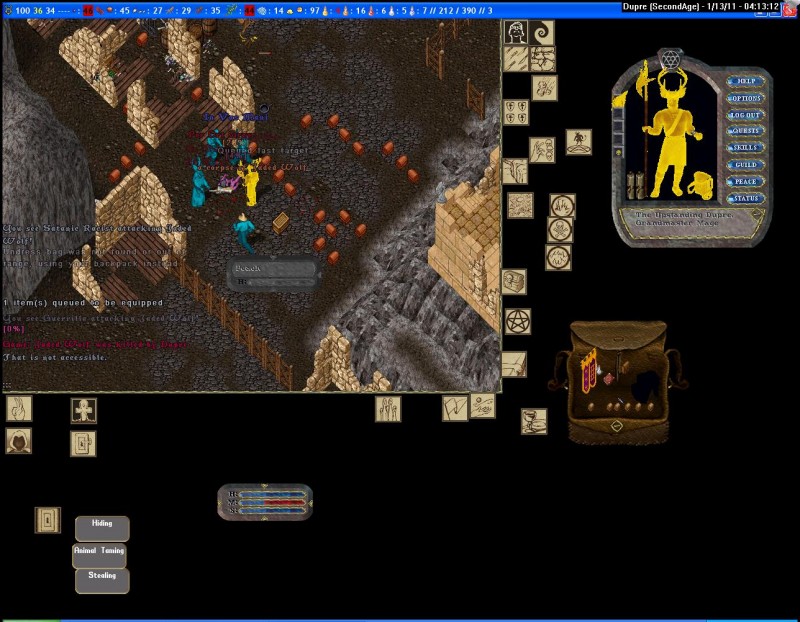This screenshot has width=800, height=622.
Task: Cast the pentagram spell icon
Action: pyautogui.click(x=517, y=322)
